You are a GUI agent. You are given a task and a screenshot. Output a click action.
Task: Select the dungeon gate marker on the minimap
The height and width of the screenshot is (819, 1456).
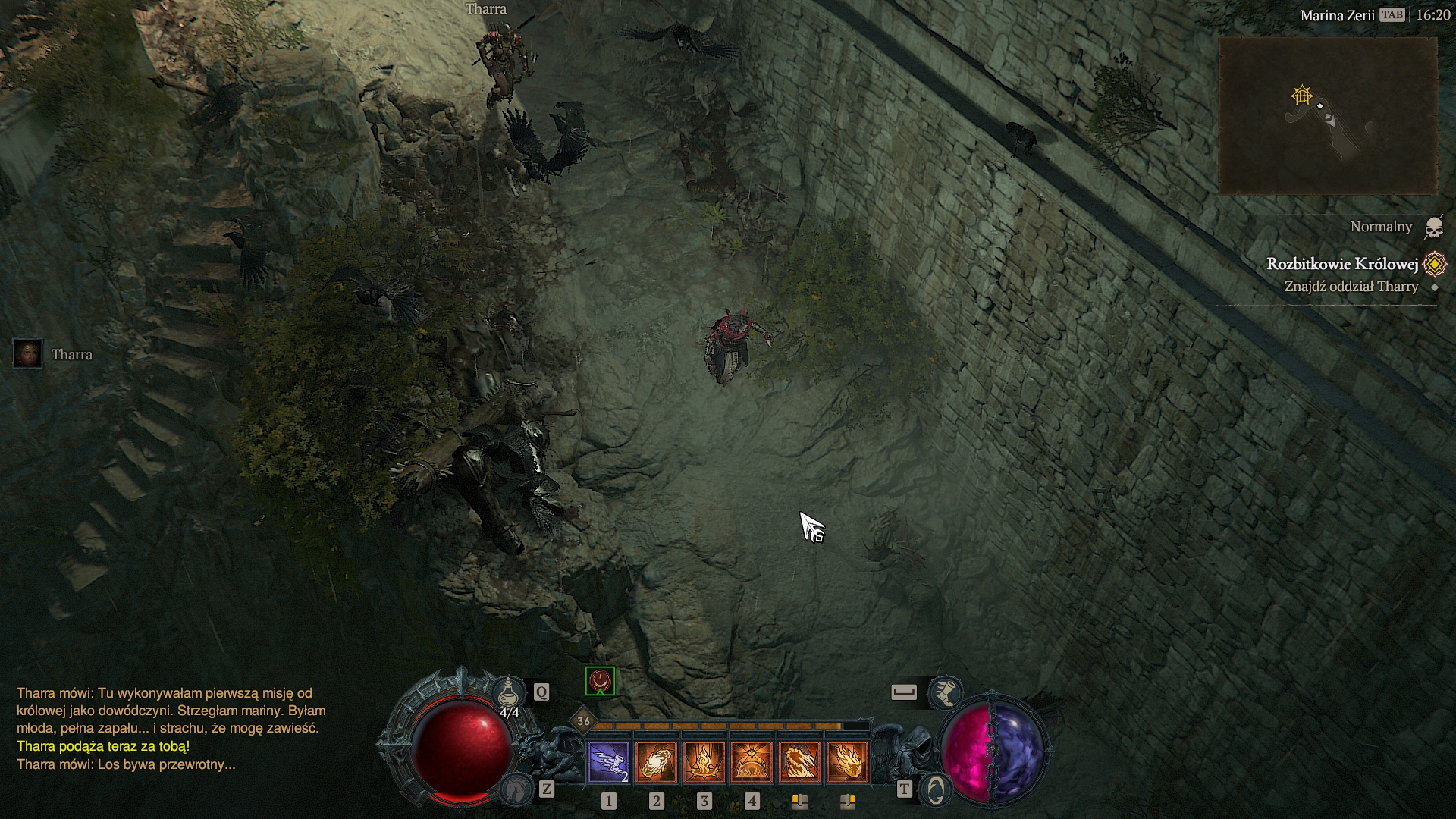point(1302,96)
